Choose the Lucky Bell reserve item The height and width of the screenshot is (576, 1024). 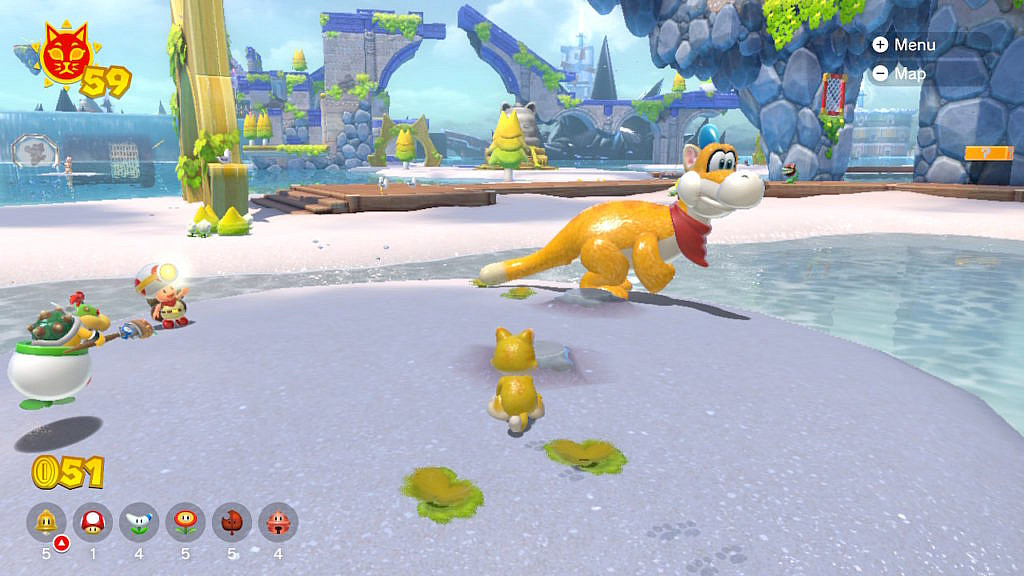pos(278,521)
